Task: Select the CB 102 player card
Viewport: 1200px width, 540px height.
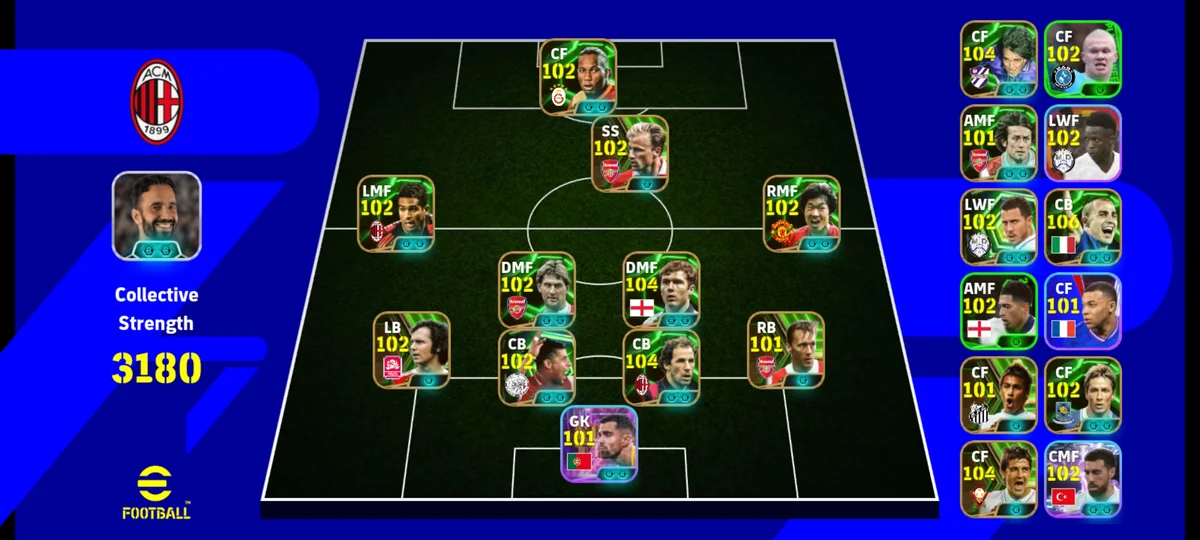Action: (536, 368)
